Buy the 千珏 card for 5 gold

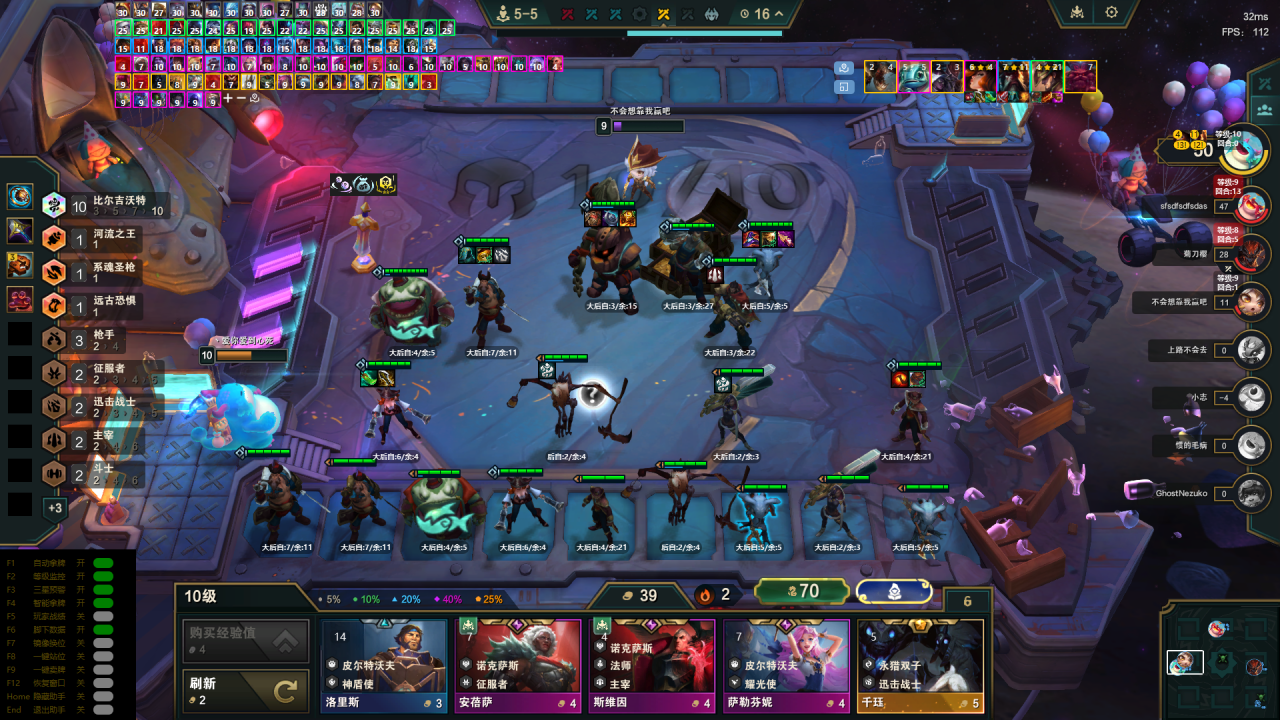point(920,664)
